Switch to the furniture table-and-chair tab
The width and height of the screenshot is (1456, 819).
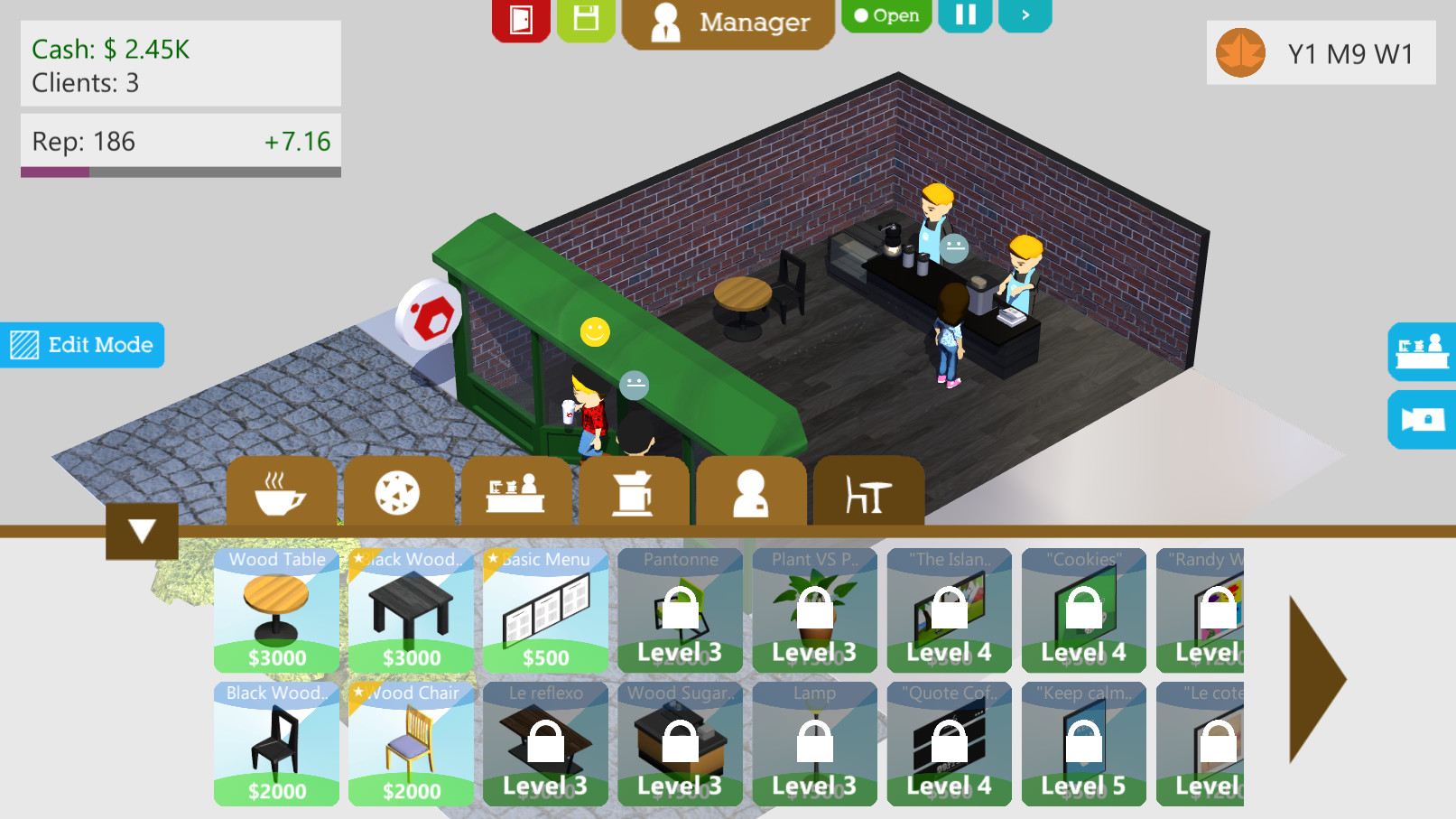pyautogui.click(x=868, y=492)
